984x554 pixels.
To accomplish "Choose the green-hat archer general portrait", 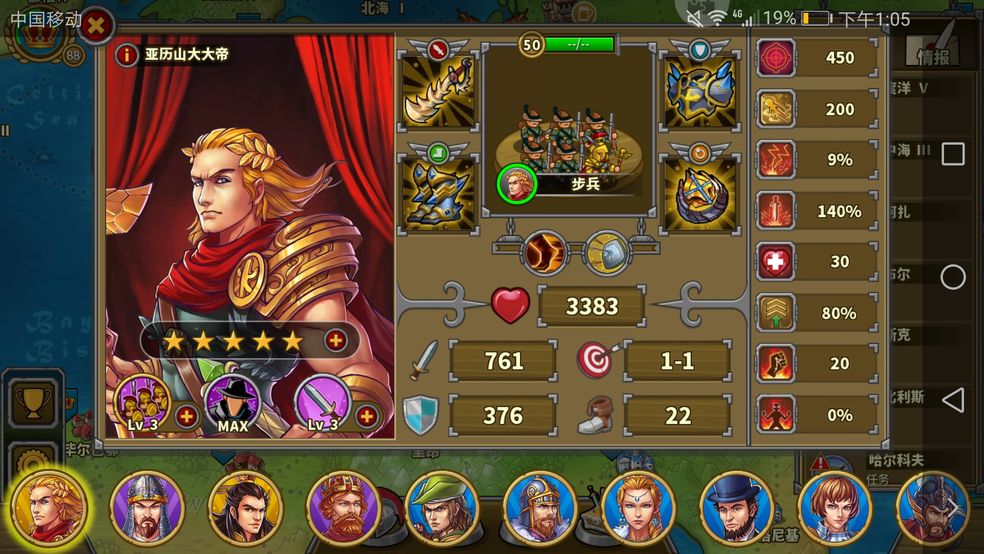I will click(442, 507).
